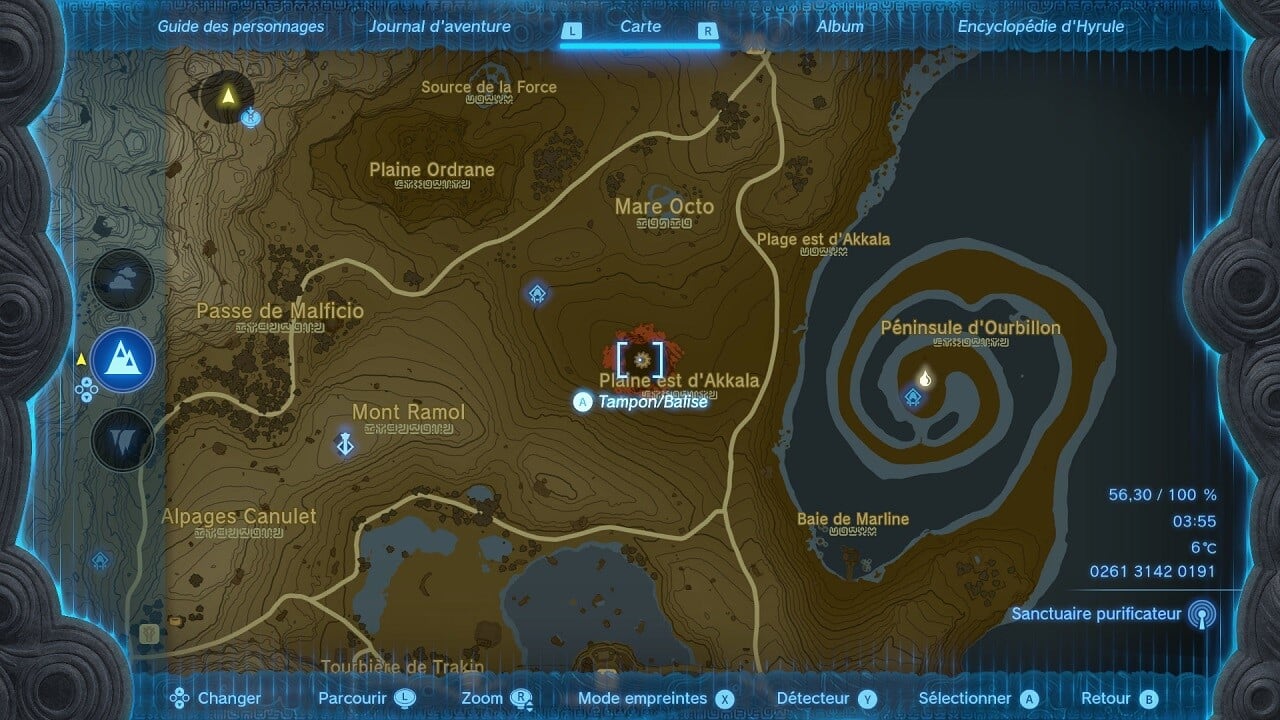Select the shrine icon on Plaine est d'Akkala
1280x720 pixels.
point(536,293)
